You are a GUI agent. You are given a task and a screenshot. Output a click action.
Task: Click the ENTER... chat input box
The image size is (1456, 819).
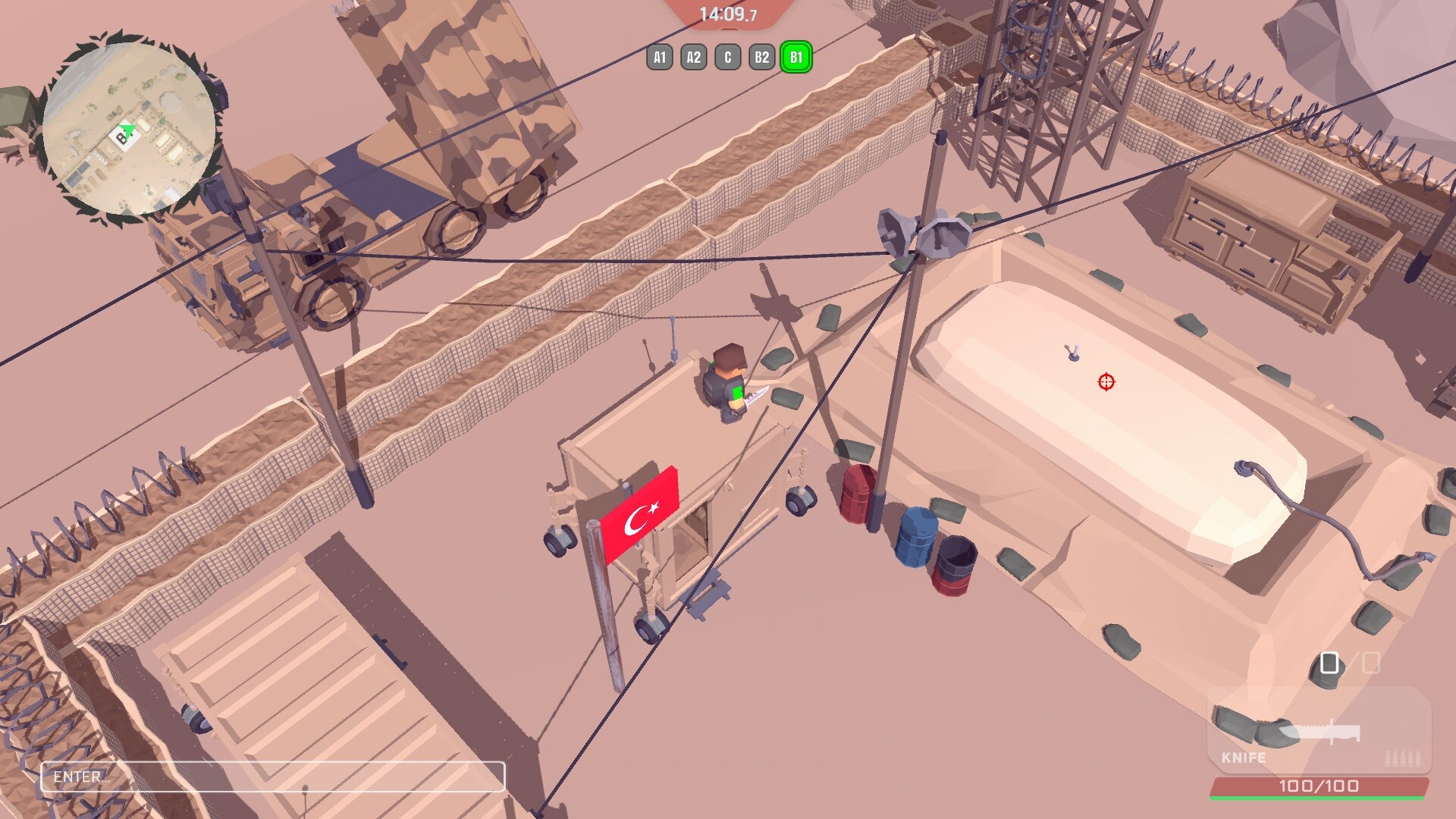point(273,777)
